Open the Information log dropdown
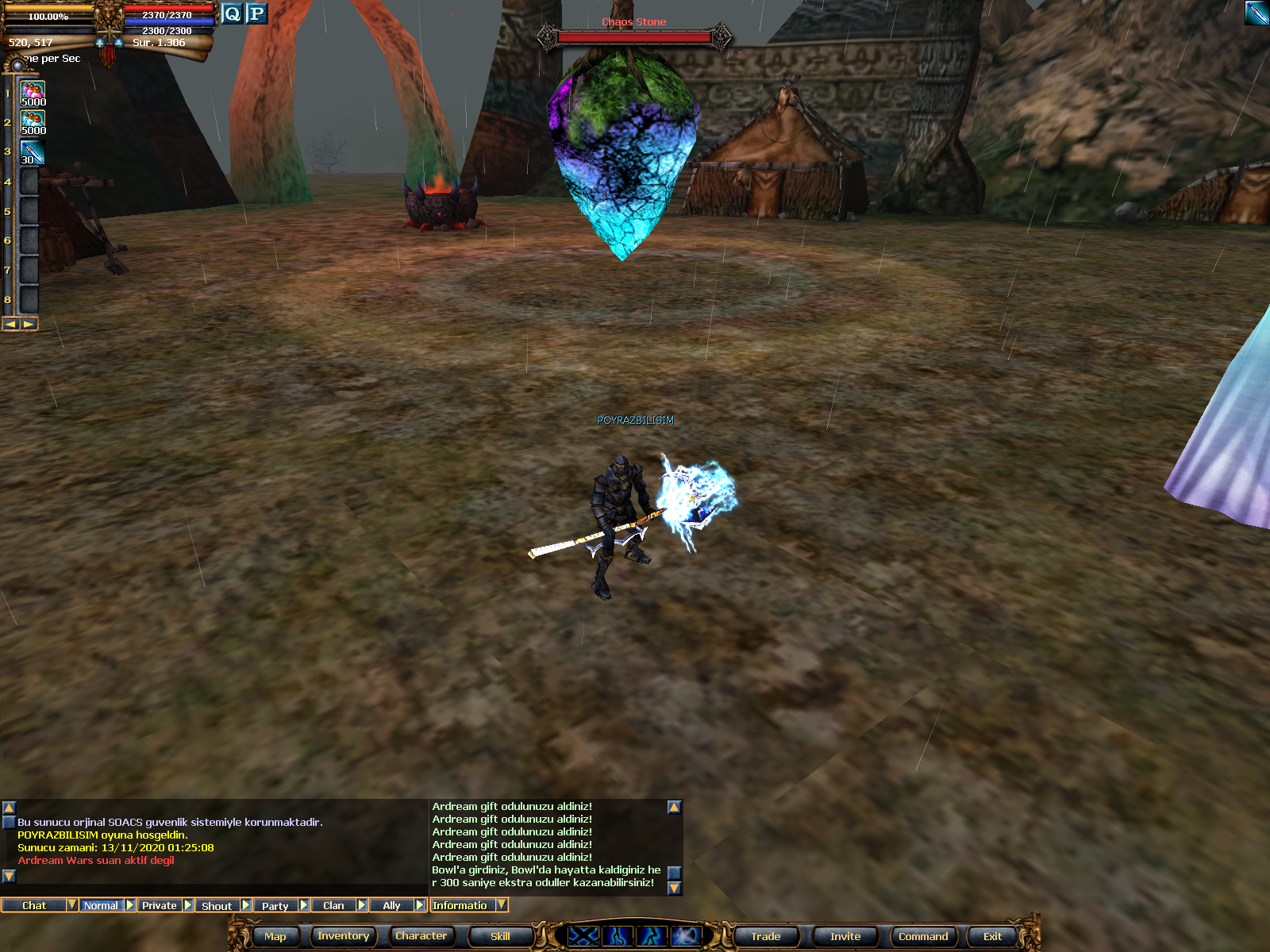 pos(502,905)
